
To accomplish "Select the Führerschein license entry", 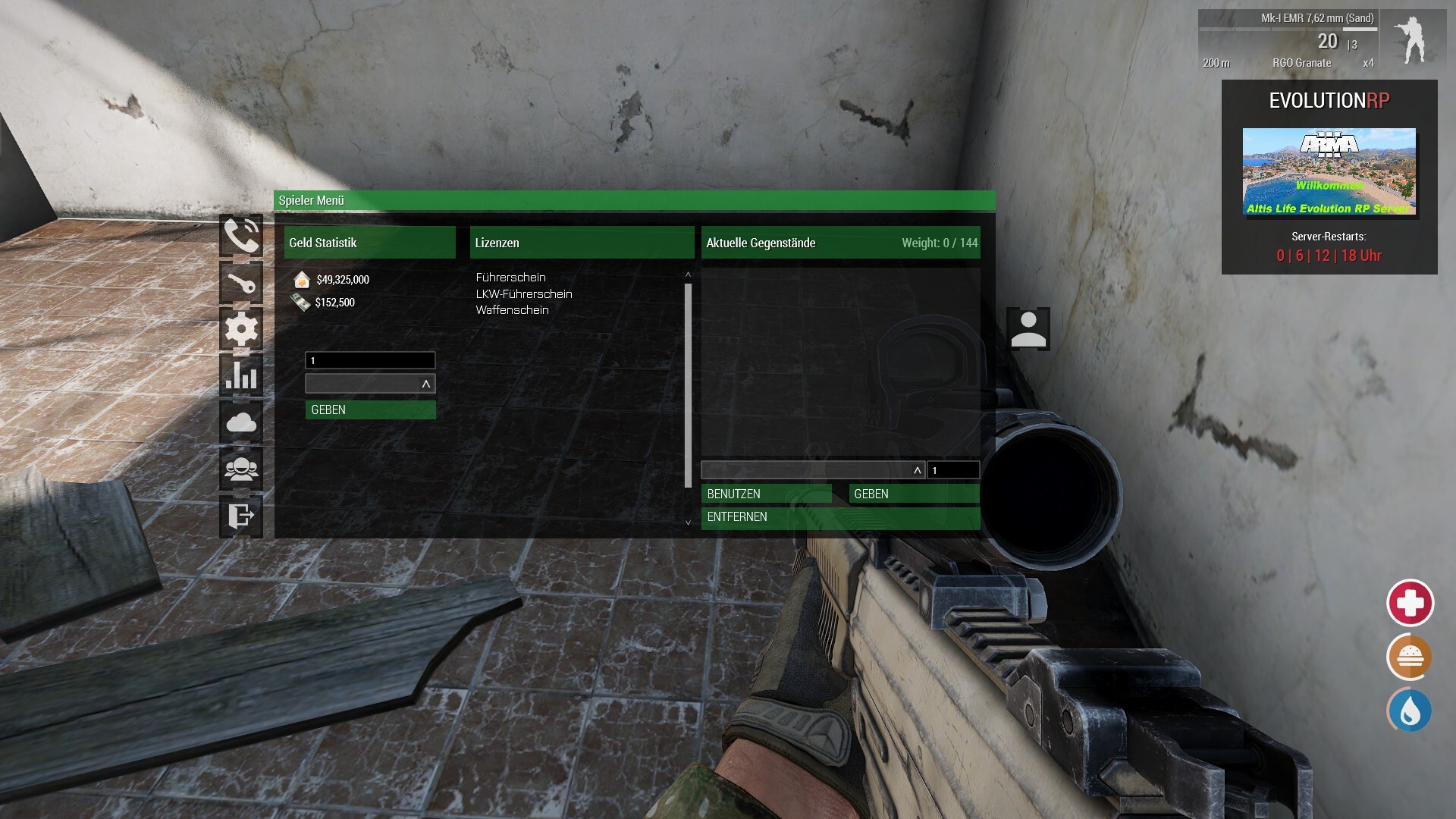I will coord(510,278).
